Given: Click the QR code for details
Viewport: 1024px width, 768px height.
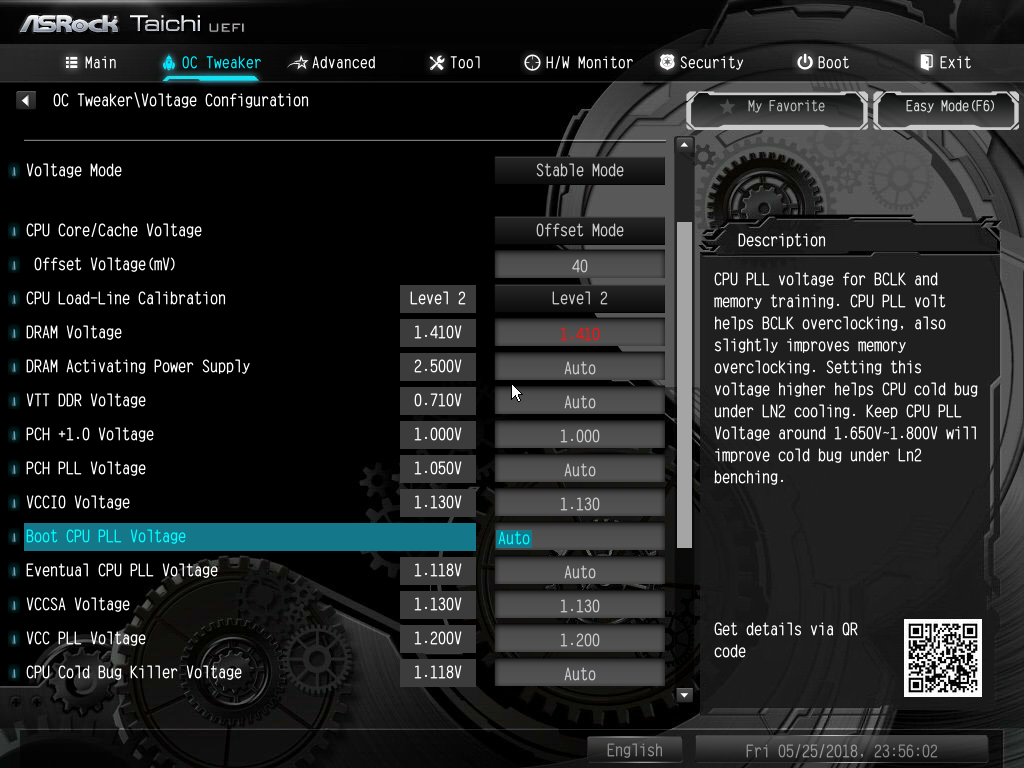Looking at the screenshot, I should tap(942, 657).
